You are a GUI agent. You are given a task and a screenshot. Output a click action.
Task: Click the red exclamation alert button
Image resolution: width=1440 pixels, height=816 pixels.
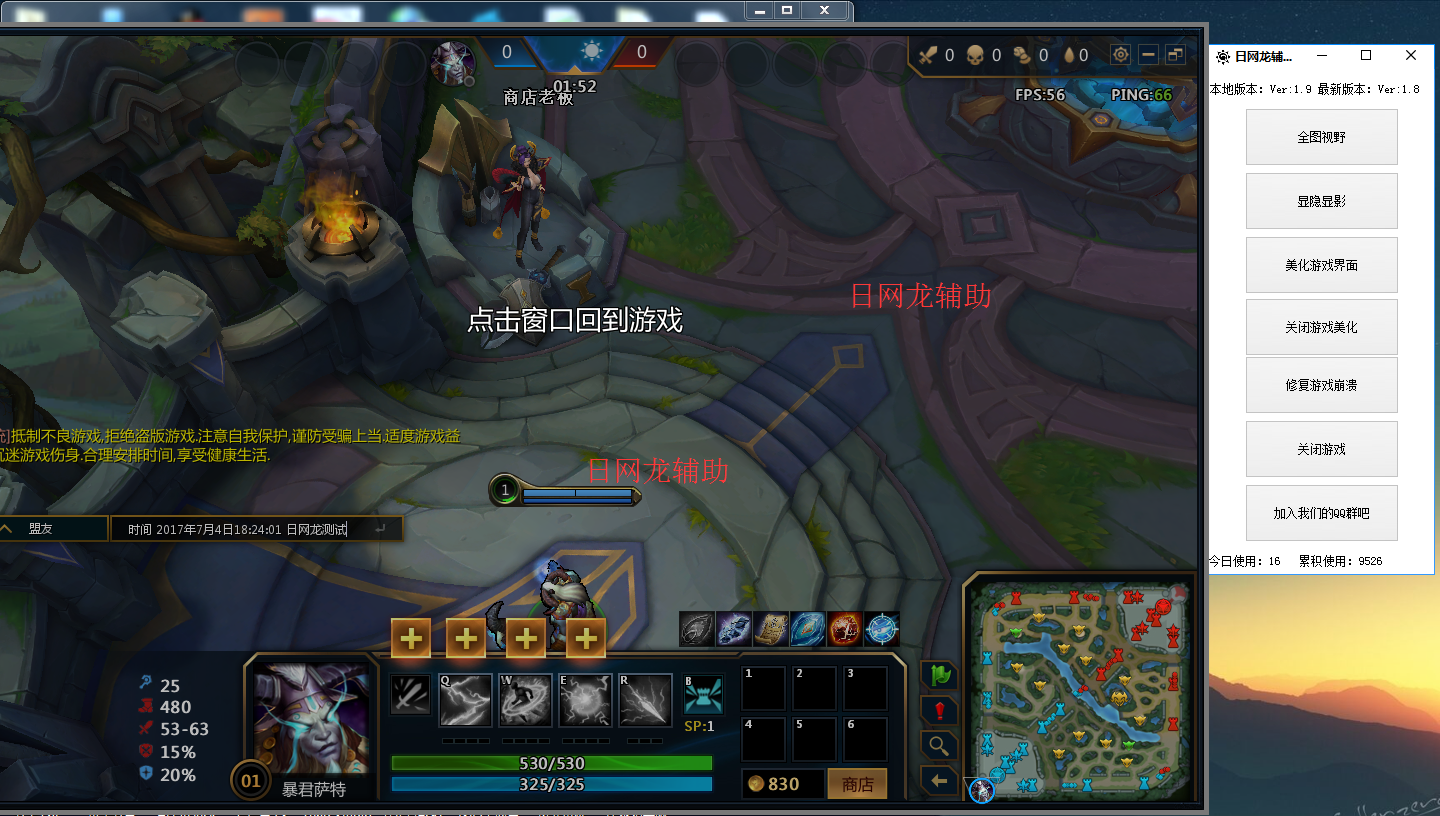939,711
